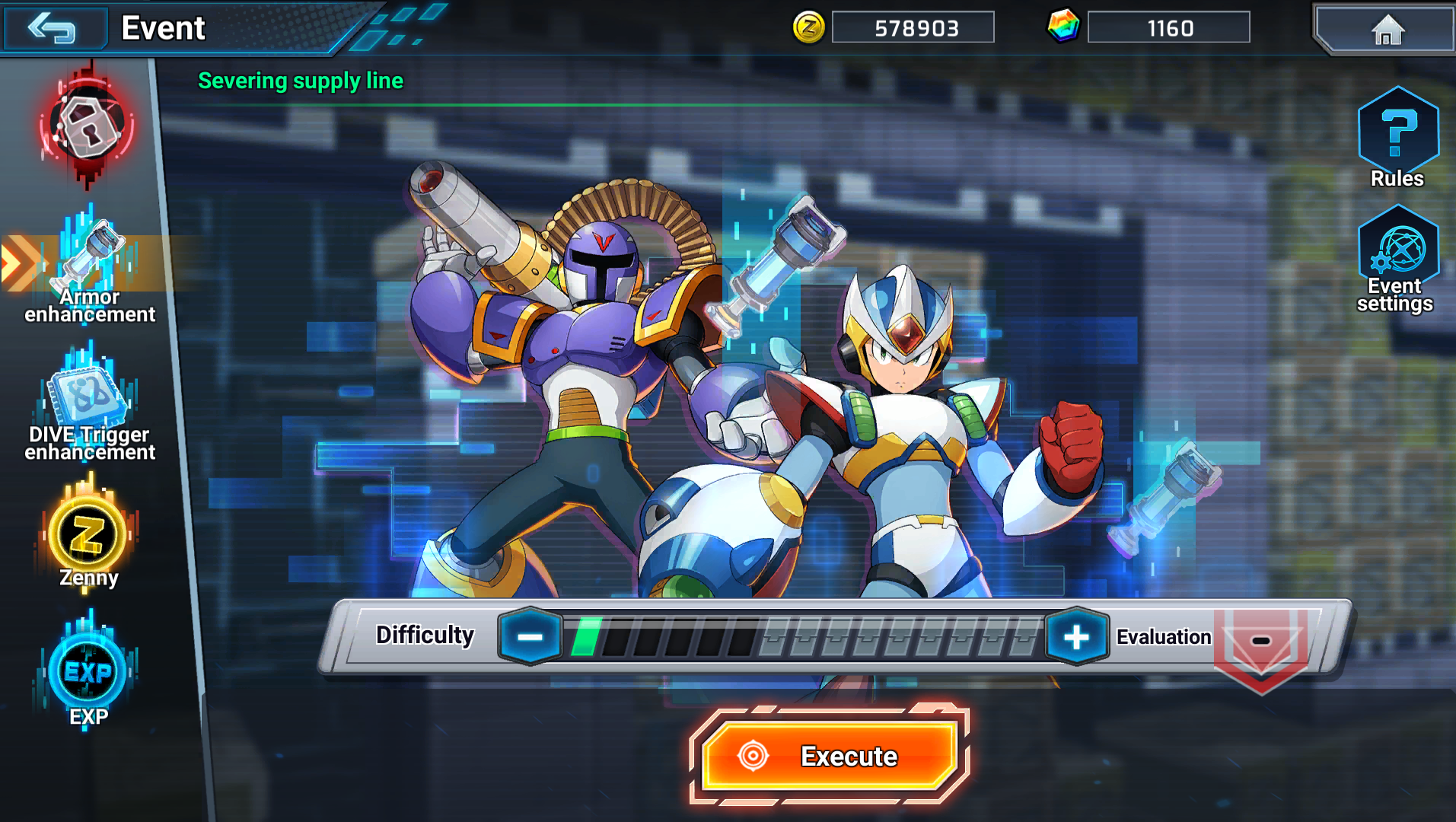
Task: Go back using the arrow button
Action: (x=52, y=29)
